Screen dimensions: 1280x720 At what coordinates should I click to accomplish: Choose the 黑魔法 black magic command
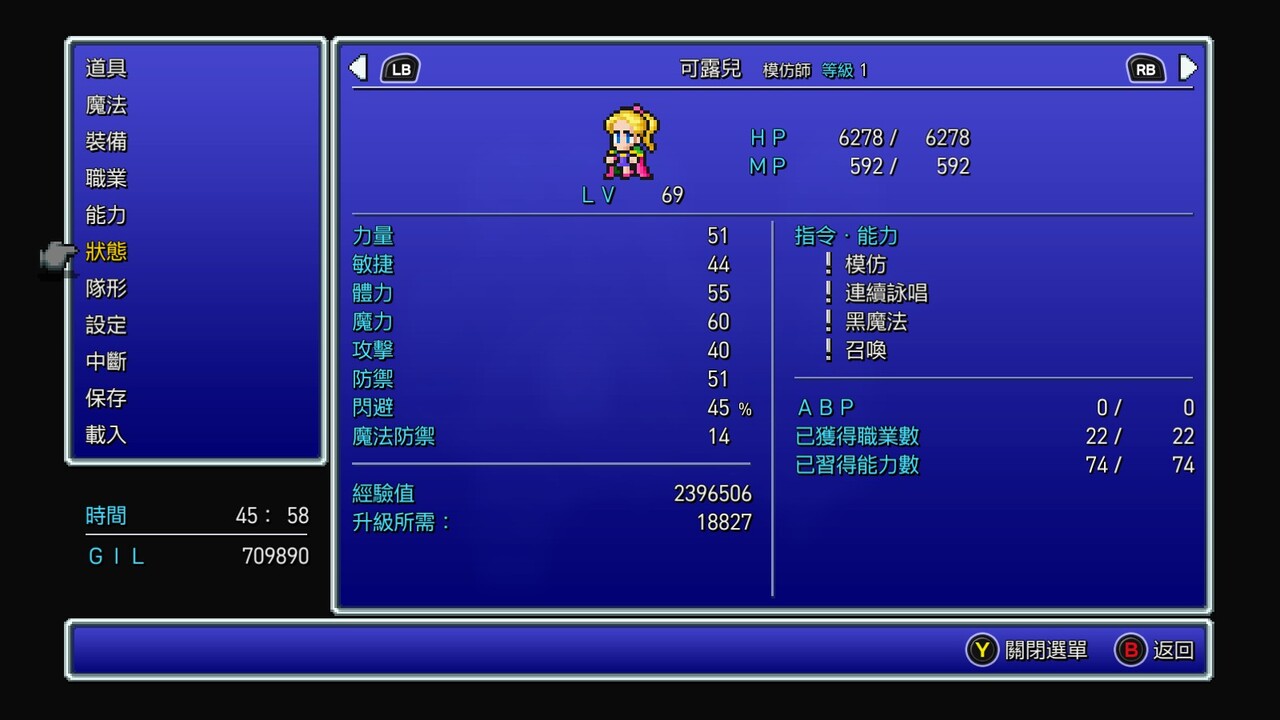[875, 322]
